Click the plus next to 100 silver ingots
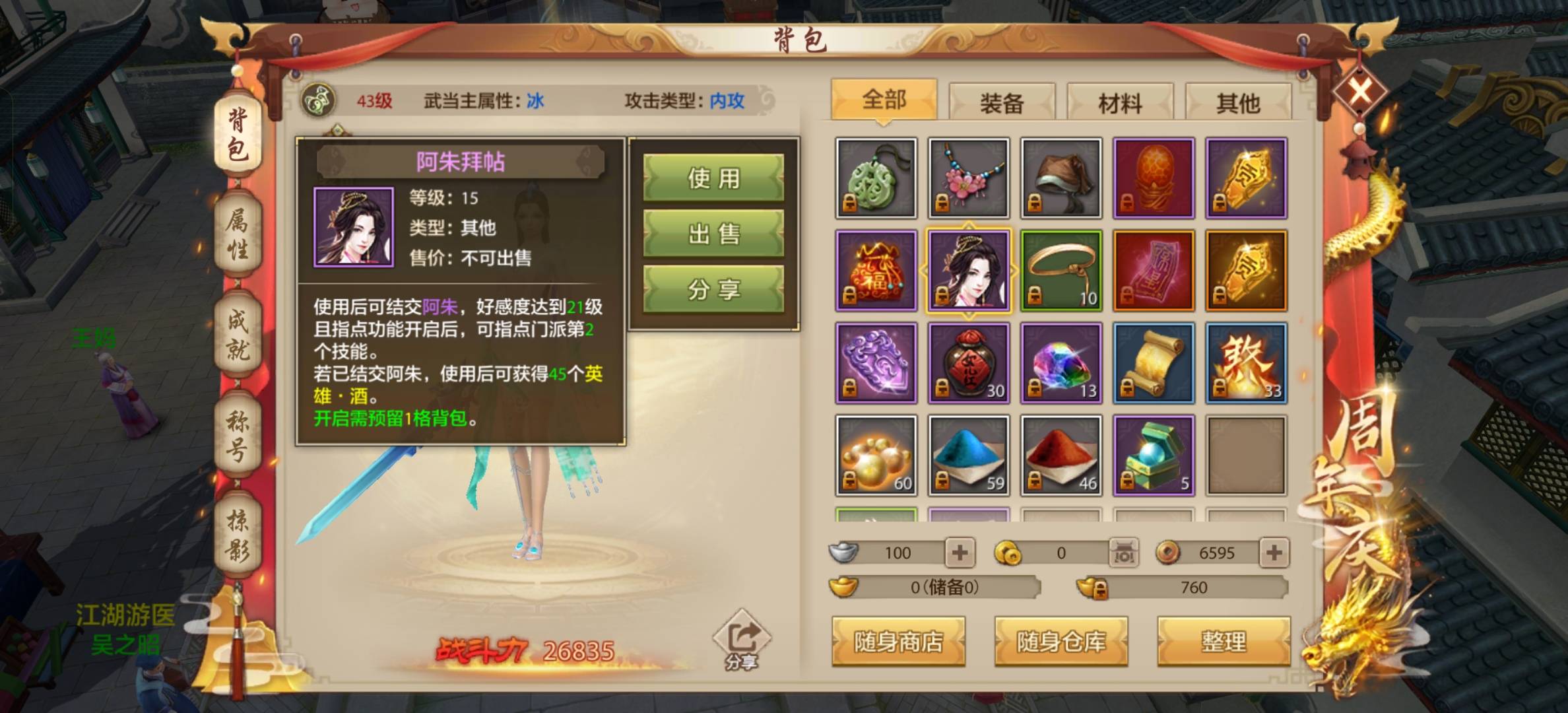Screen dimensions: 1568x713 coord(960,553)
